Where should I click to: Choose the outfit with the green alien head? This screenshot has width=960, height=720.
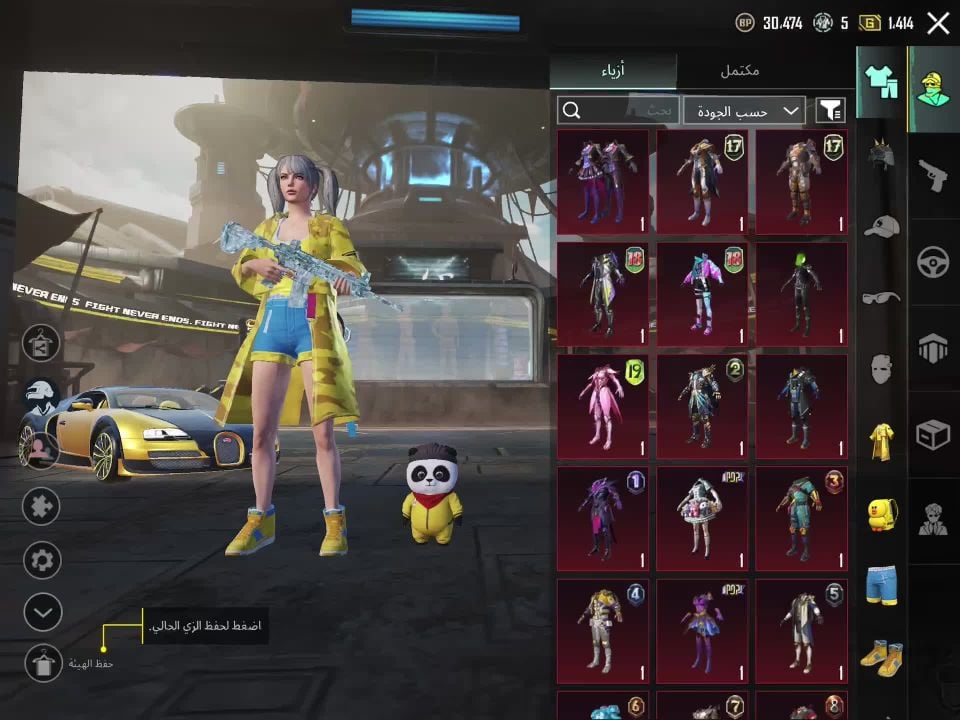(801, 295)
